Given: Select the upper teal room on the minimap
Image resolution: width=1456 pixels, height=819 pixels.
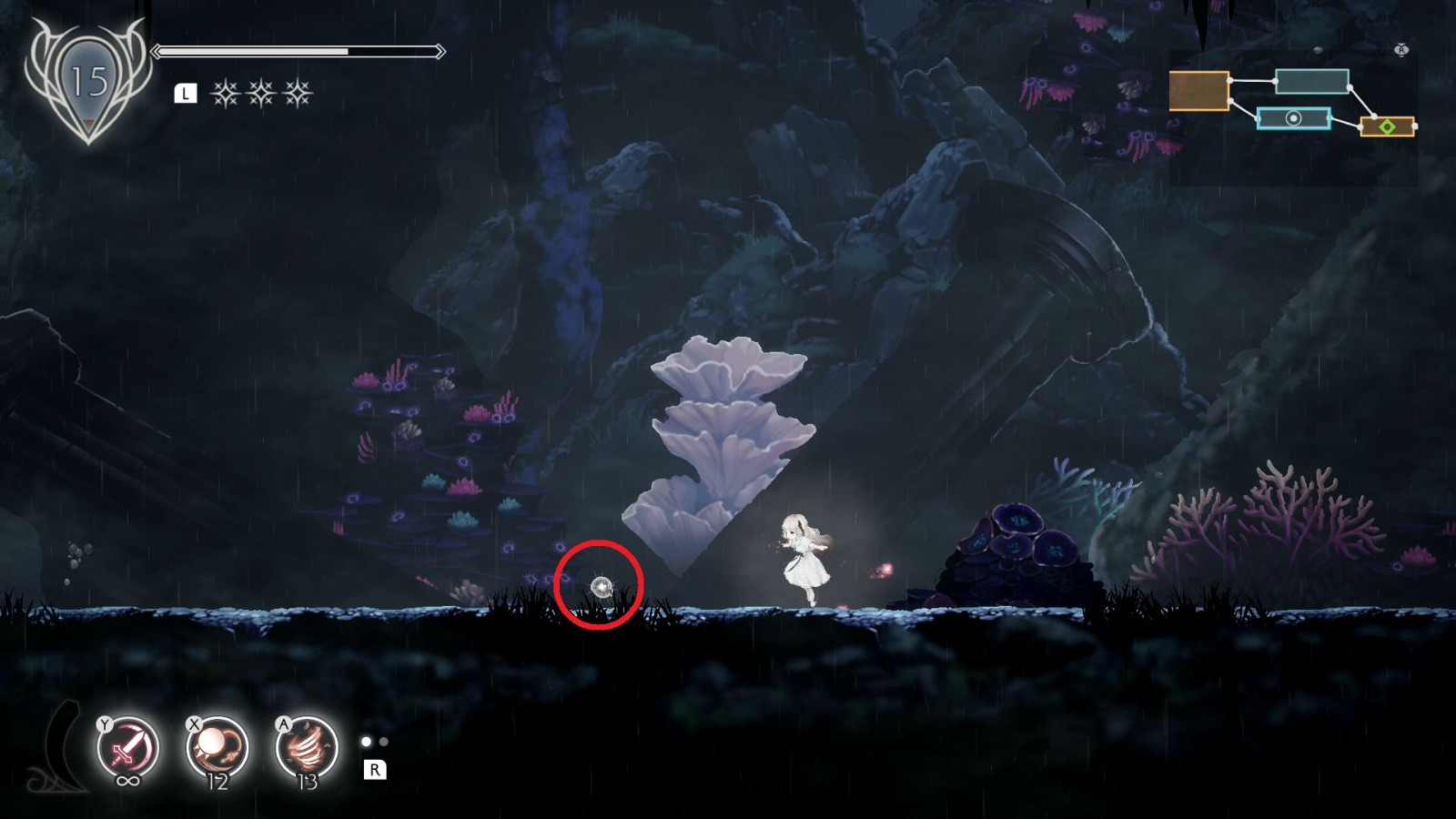Looking at the screenshot, I should coord(1312,81).
